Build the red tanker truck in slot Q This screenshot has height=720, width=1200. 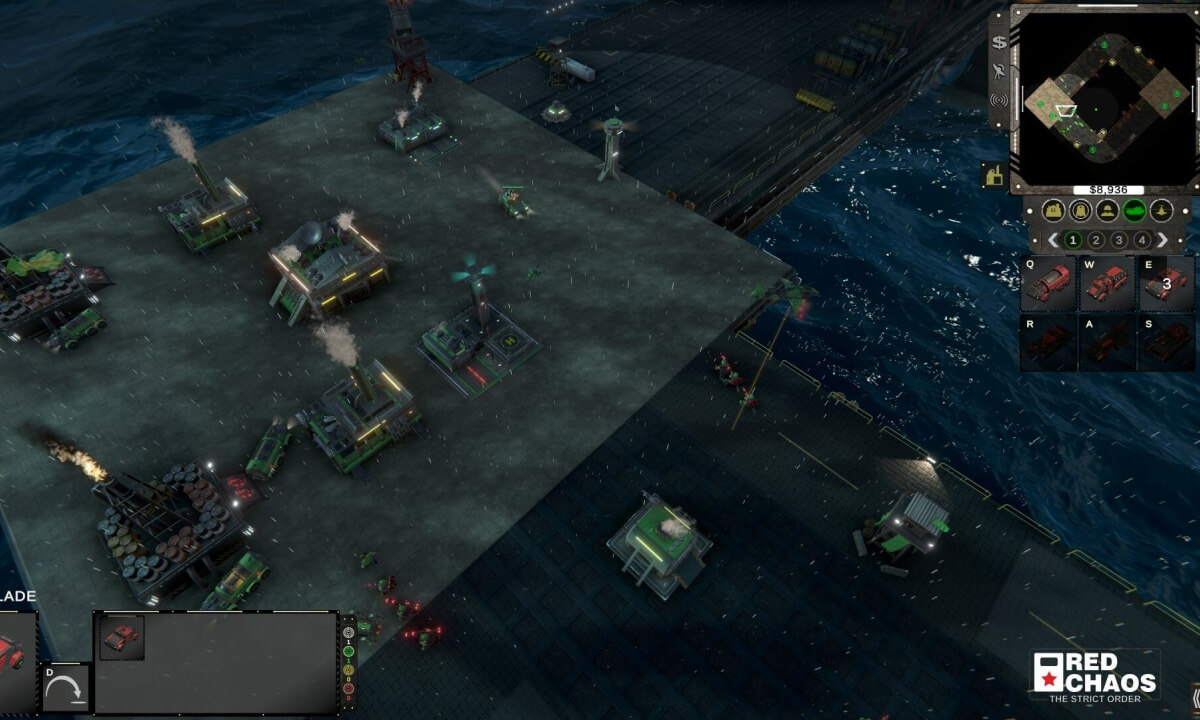click(1048, 284)
